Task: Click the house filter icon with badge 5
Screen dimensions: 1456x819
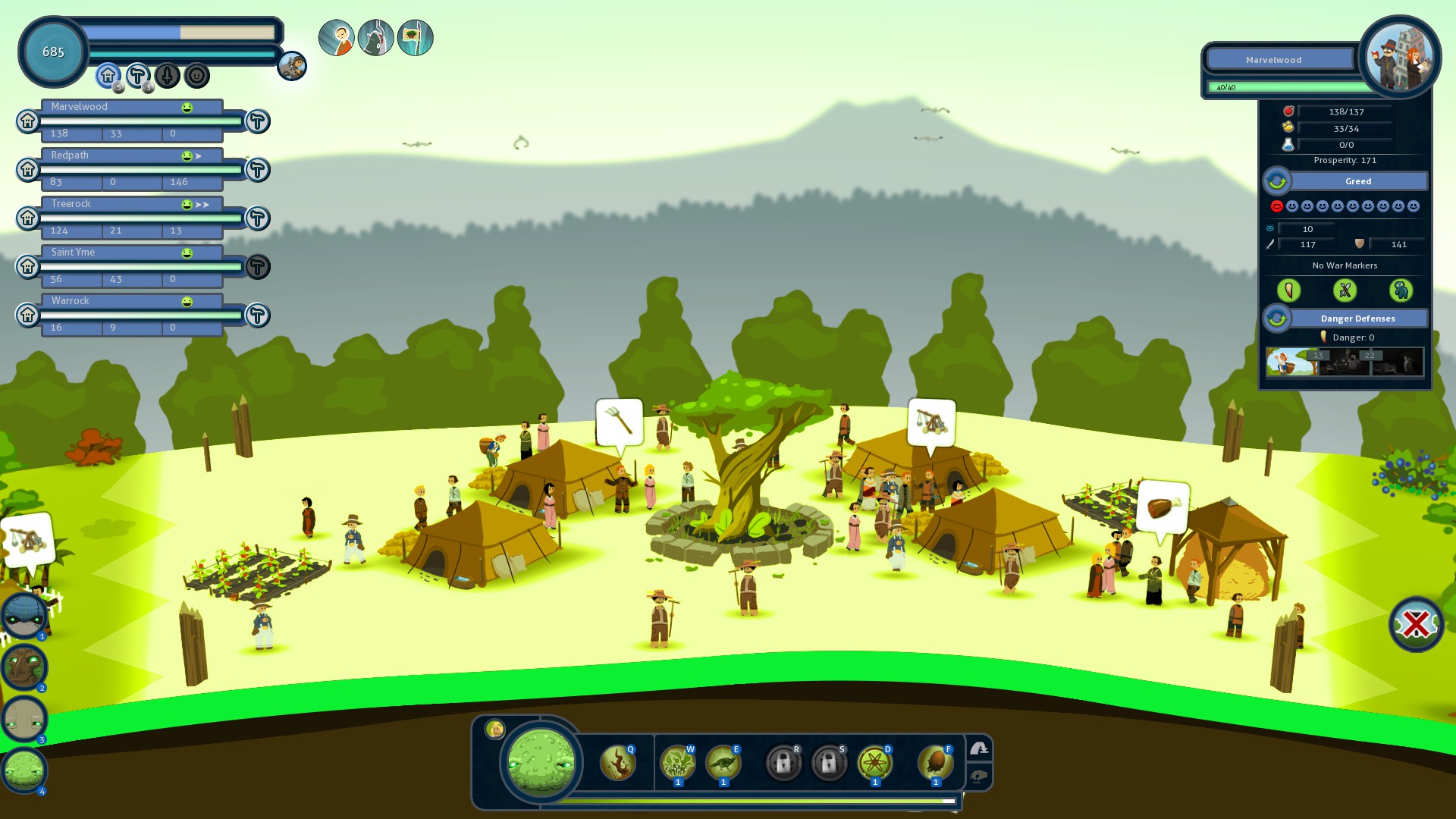Action: [108, 75]
